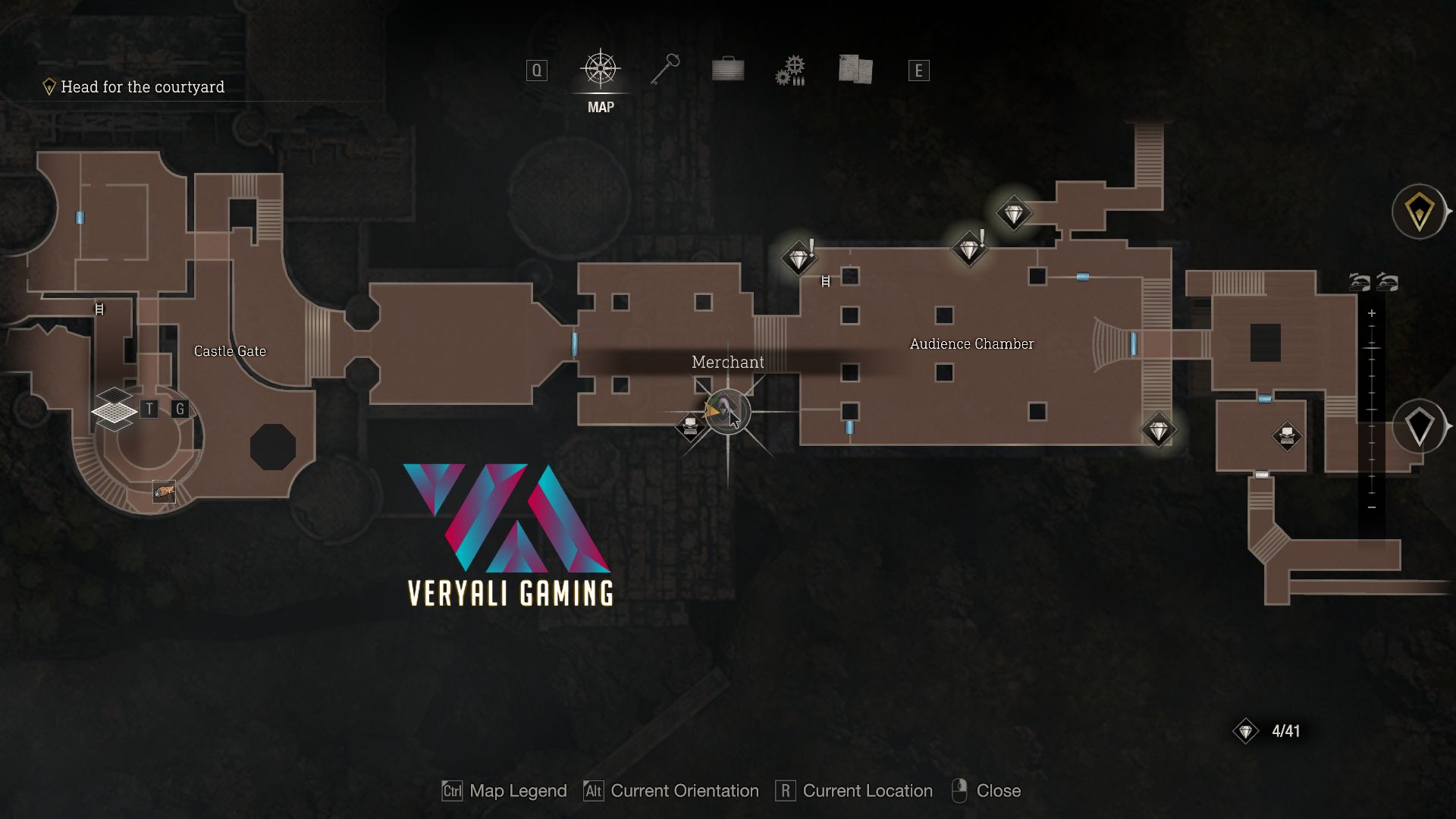Select the item photo marker below Castle Gate
Viewport: 1456px width, 819px height.
164,492
